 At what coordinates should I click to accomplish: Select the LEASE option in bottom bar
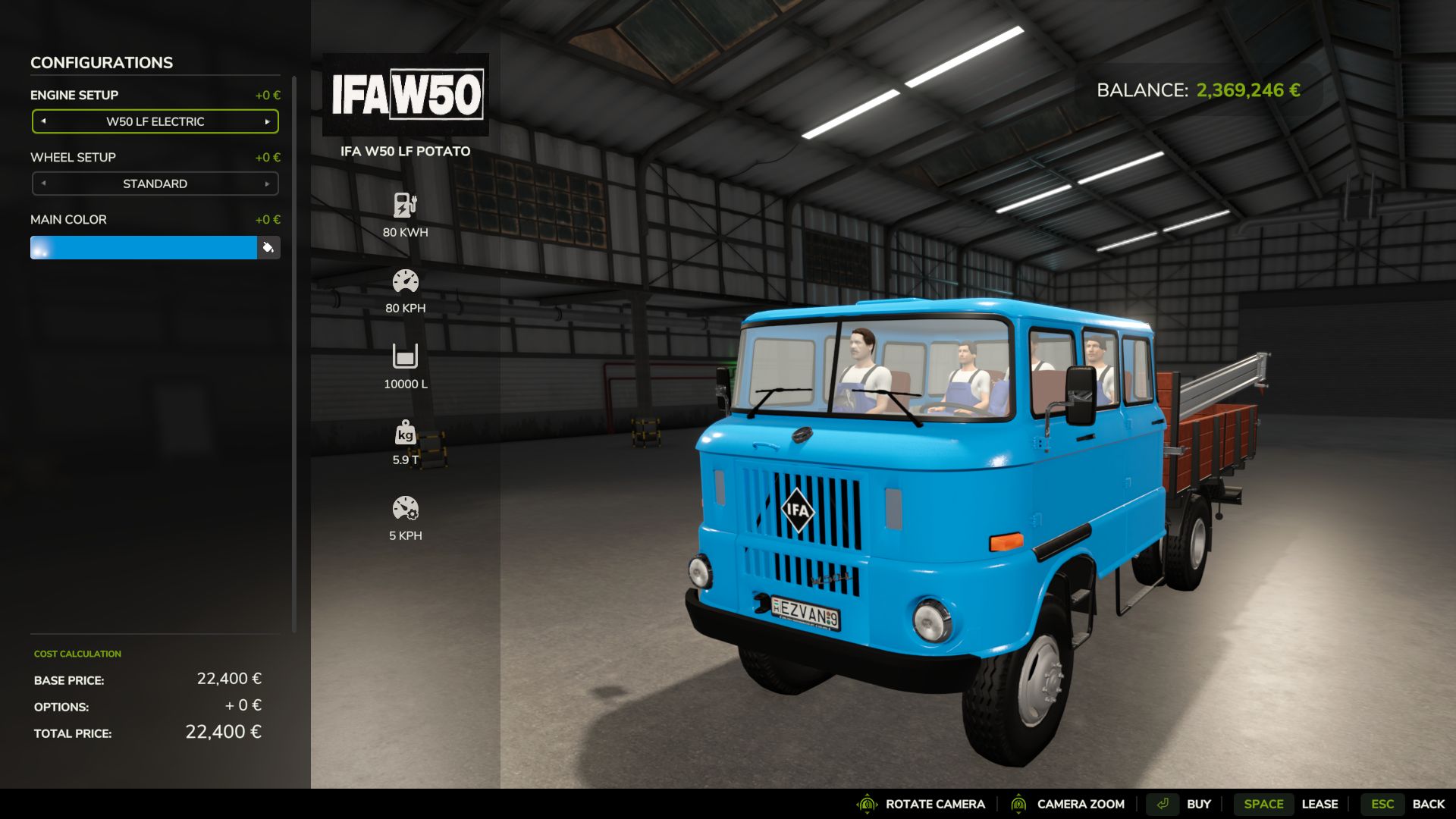pyautogui.click(x=1321, y=804)
